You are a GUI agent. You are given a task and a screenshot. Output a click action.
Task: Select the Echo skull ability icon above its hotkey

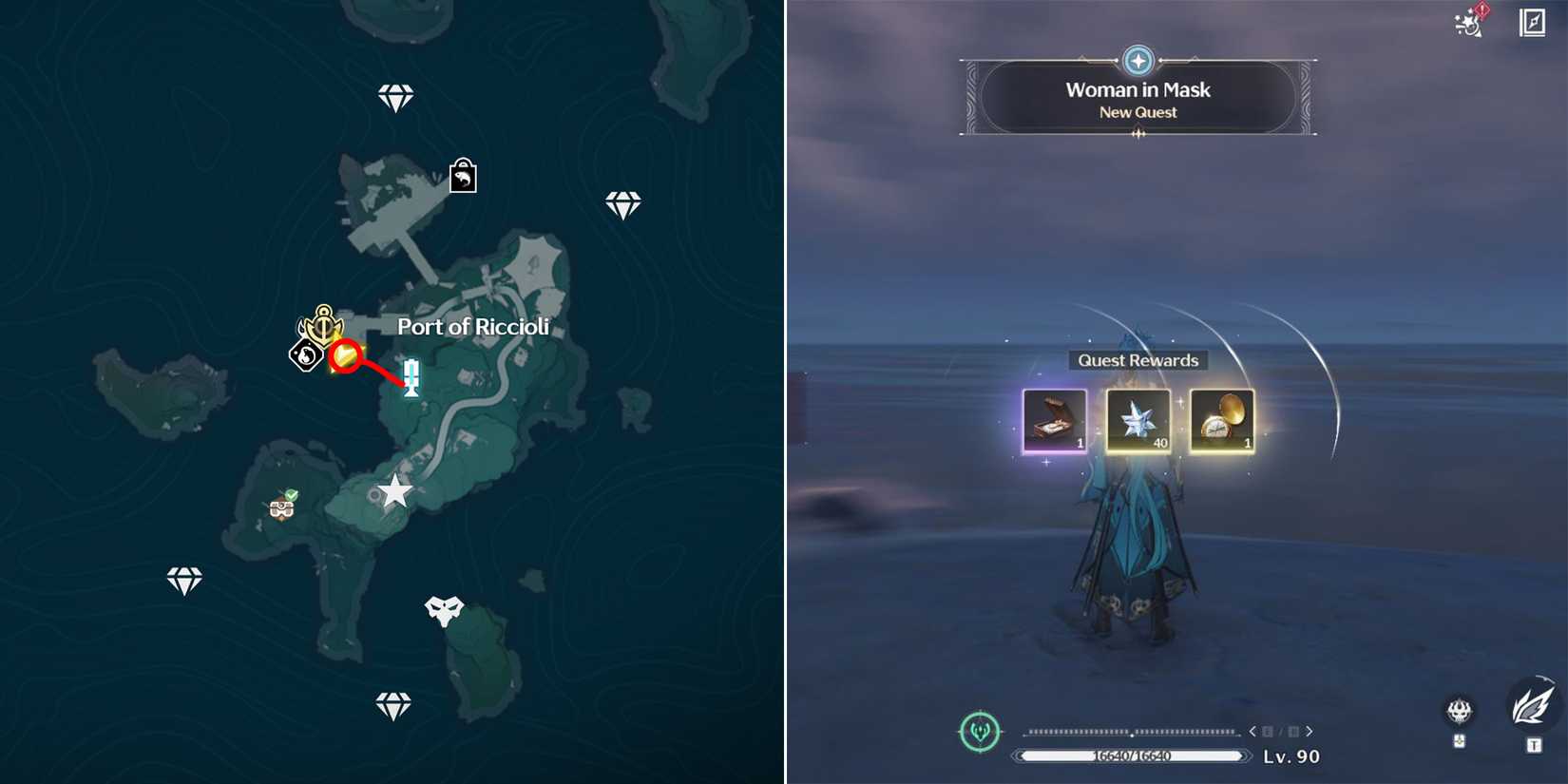point(1460,711)
